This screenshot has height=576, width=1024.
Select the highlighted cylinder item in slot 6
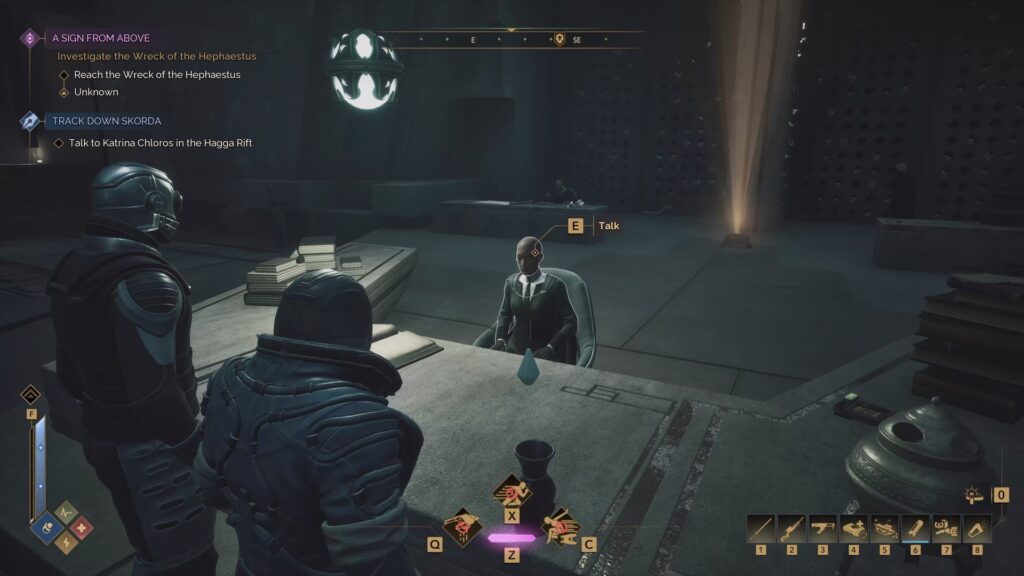(916, 528)
